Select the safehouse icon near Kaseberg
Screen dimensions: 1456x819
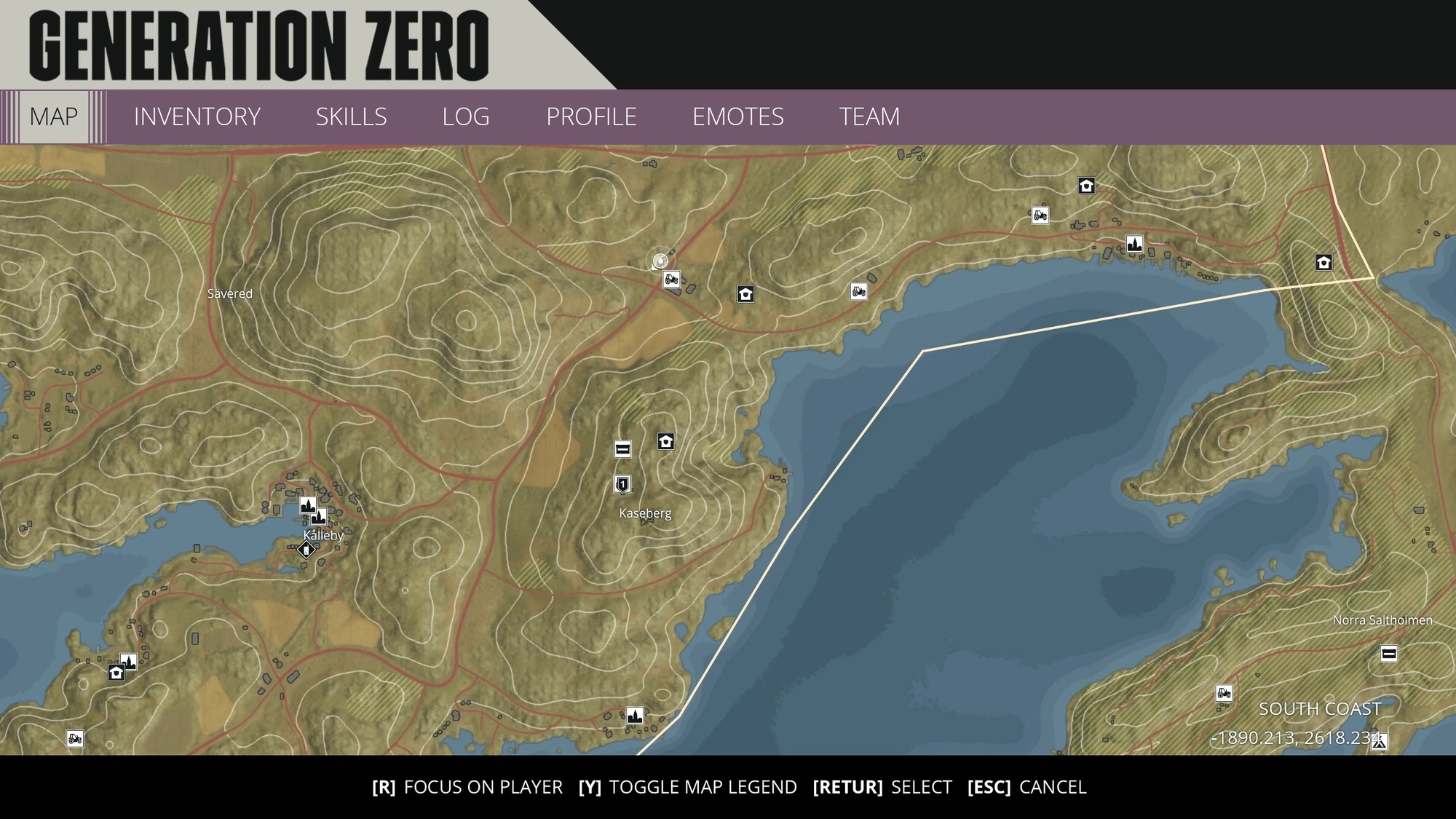click(665, 440)
